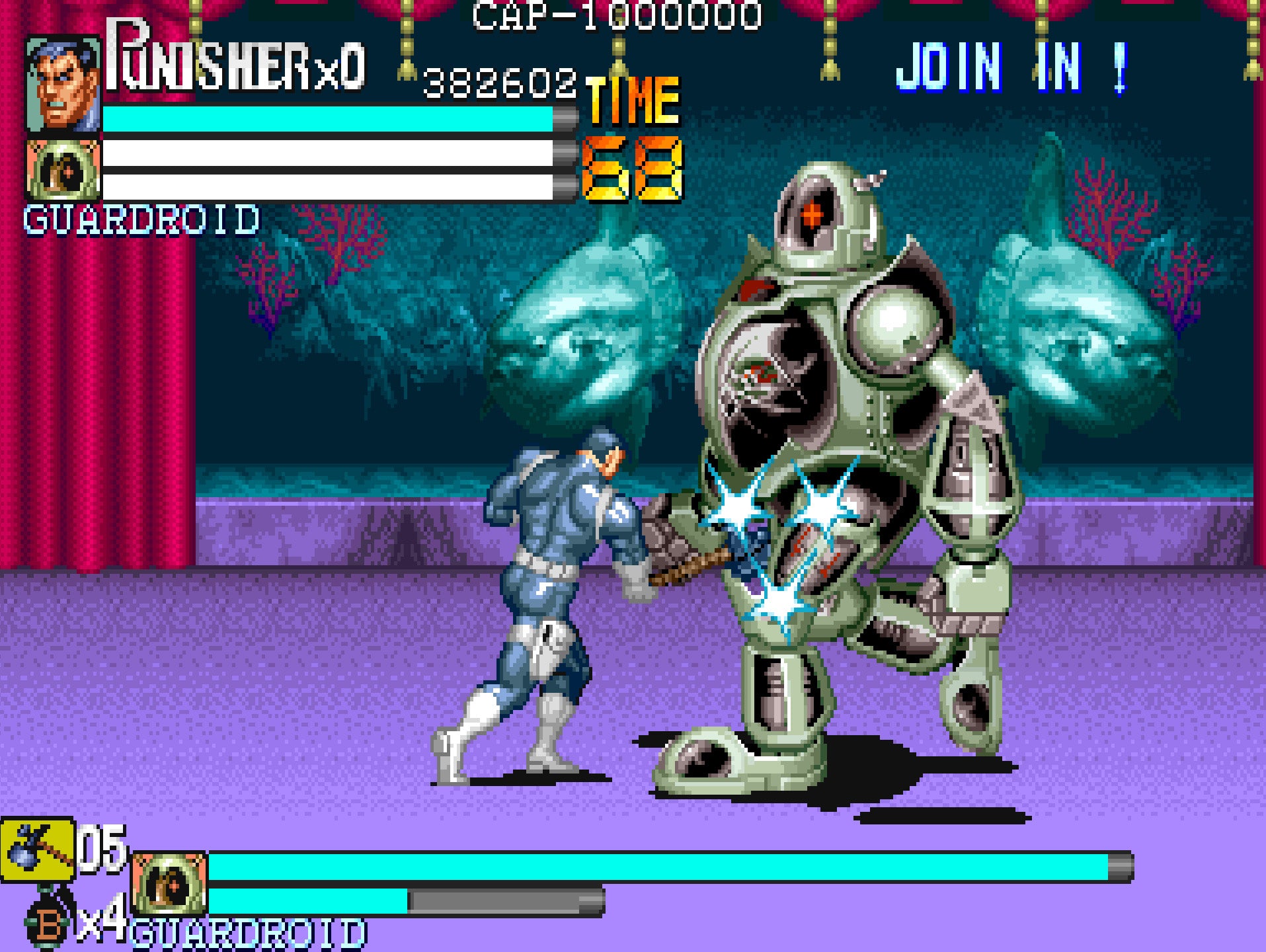This screenshot has height=952, width=1266.
Task: Select the Guardroid portrait under the Punisher portrait
Action: 63,169
